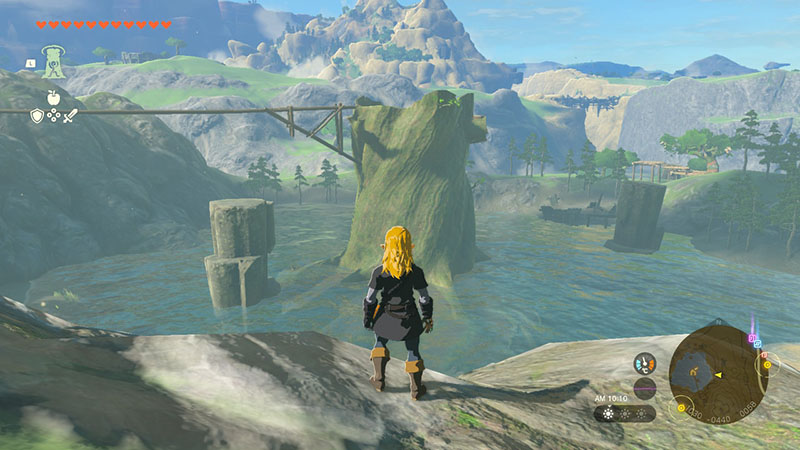
Task: Select the tower ability icon
Action: pos(53,61)
